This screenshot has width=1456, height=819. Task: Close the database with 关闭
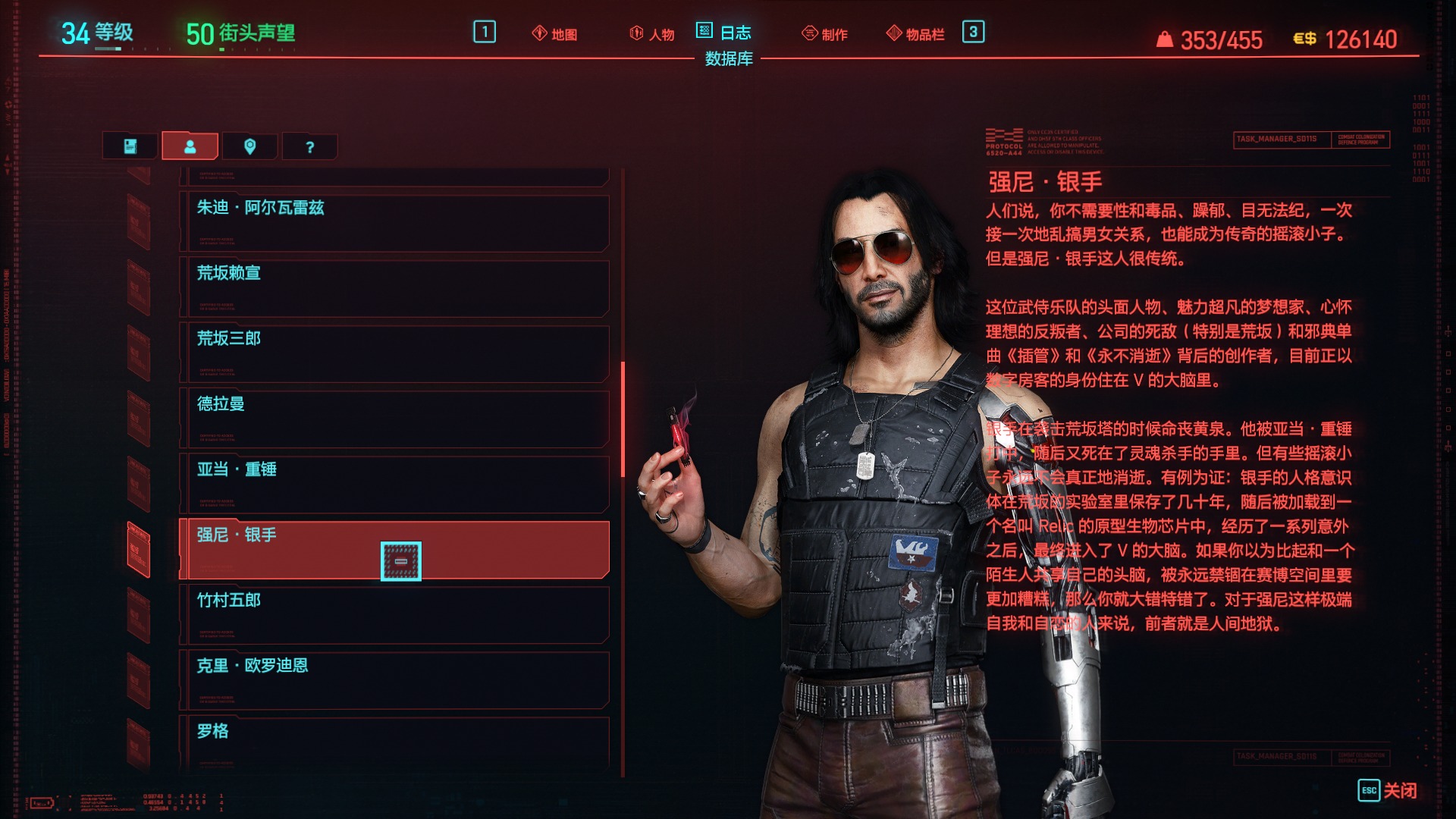[1387, 790]
